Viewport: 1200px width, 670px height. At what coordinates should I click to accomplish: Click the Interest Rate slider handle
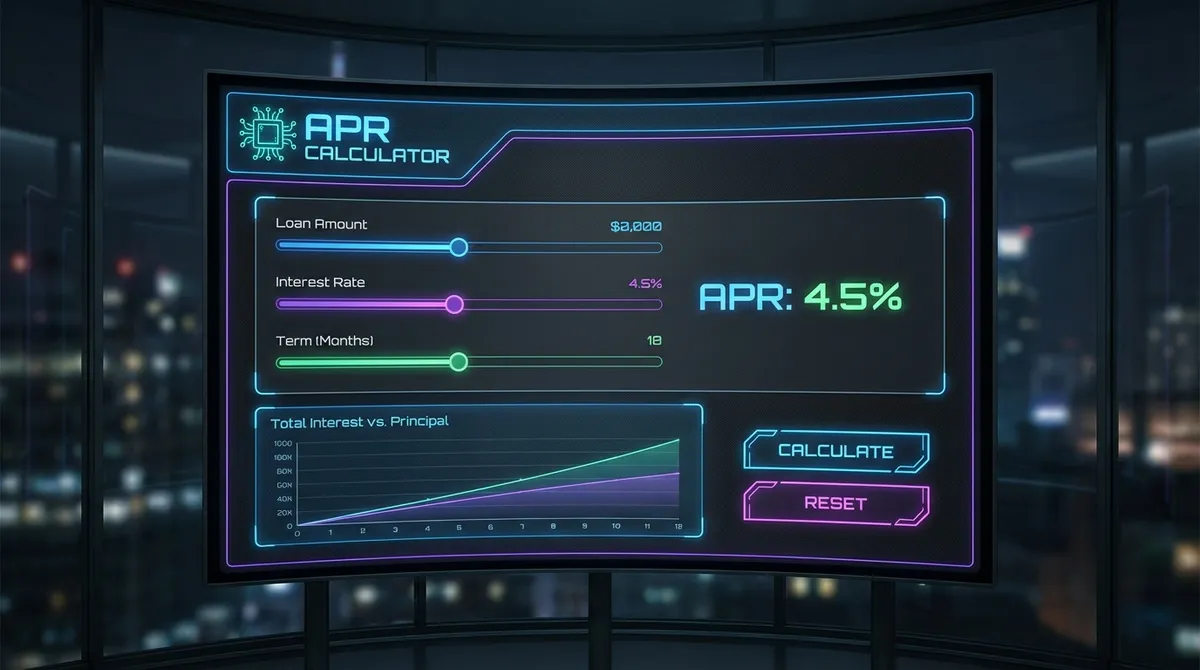point(454,304)
